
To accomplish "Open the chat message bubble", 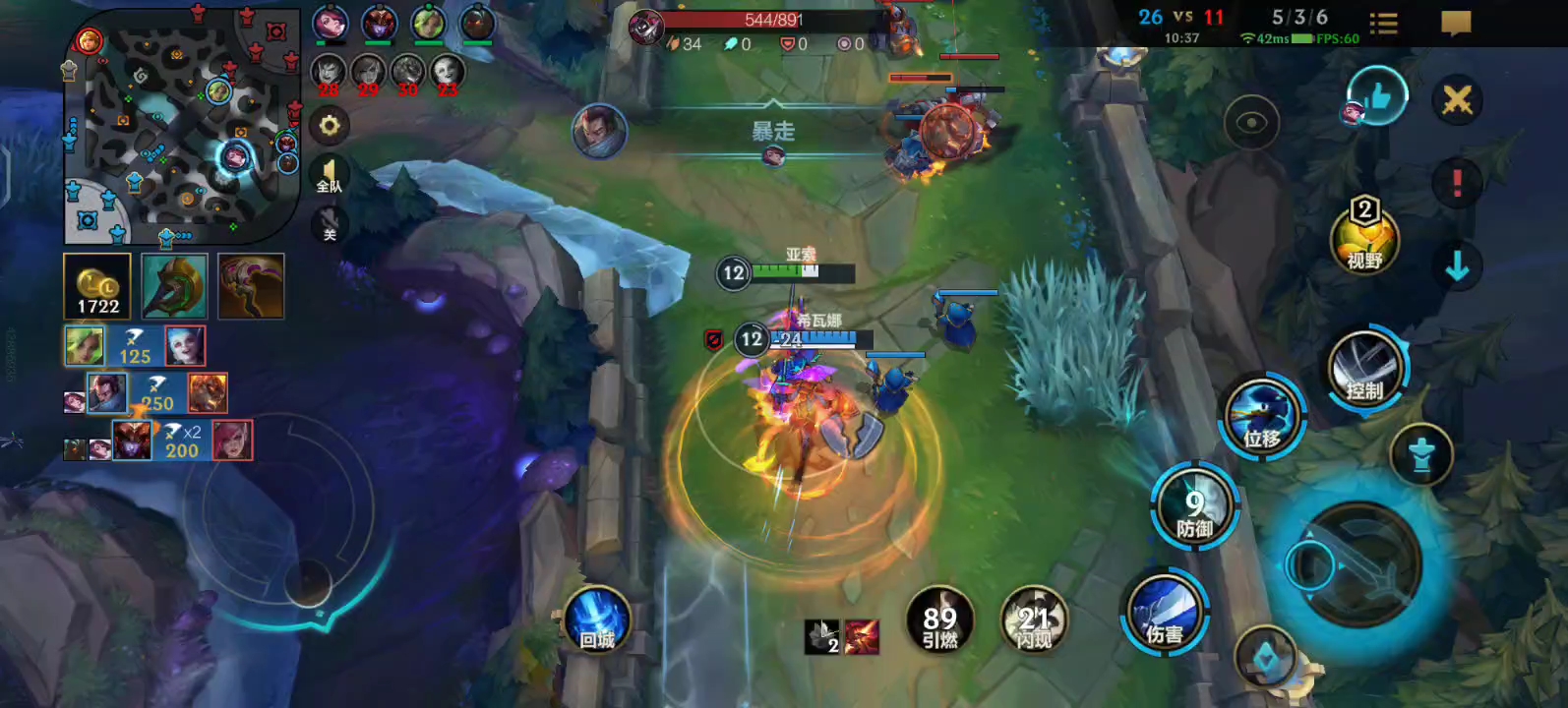I will 1456,23.
